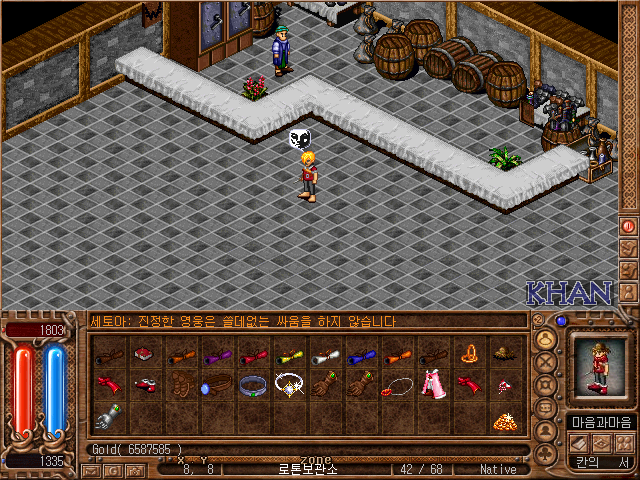The width and height of the screenshot is (640, 480).
Task: Select the red spellbook in inventory
Action: pyautogui.click(x=145, y=354)
